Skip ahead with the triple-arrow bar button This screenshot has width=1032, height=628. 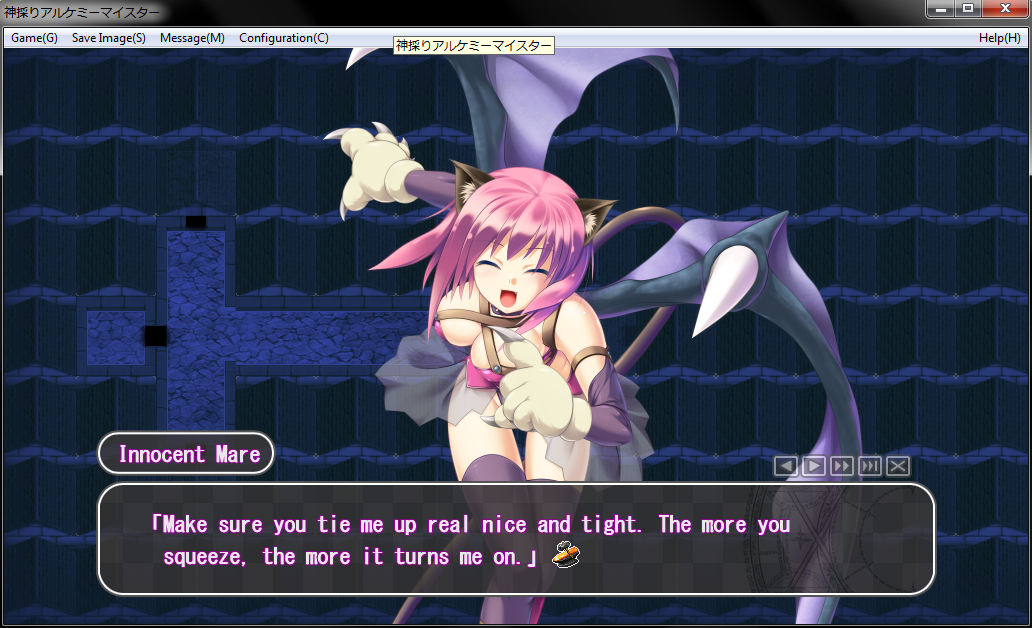(x=870, y=466)
